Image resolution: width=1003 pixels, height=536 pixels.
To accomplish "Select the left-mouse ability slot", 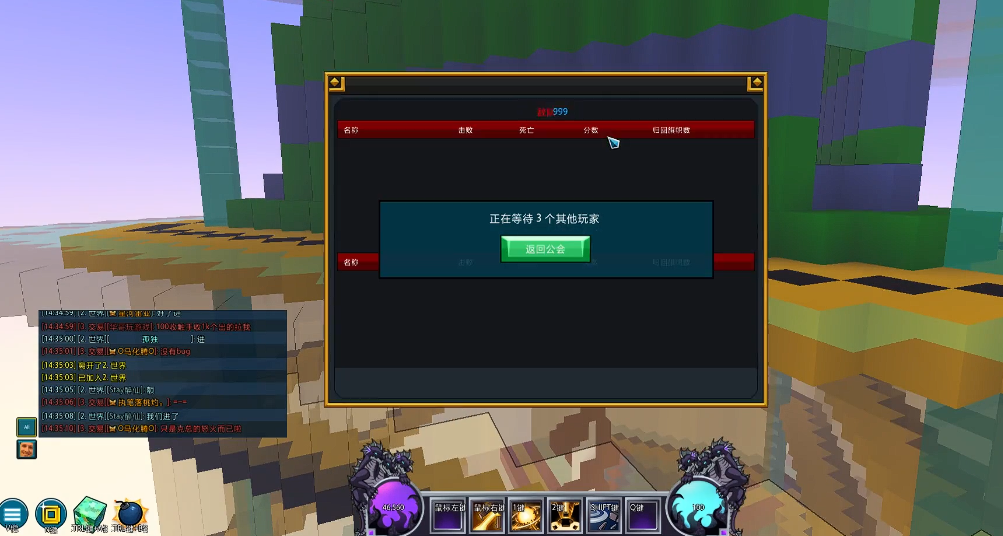I will click(450, 514).
